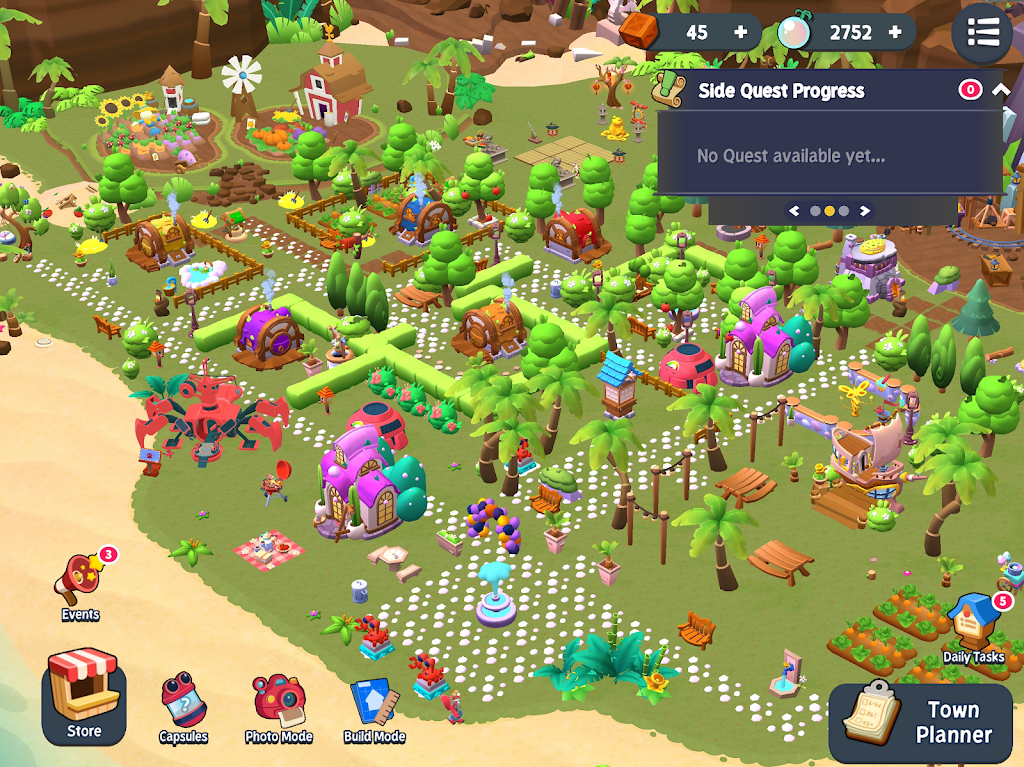Viewport: 1024px width, 767px height.
Task: Add more pearls with plus button
Action: [x=895, y=32]
